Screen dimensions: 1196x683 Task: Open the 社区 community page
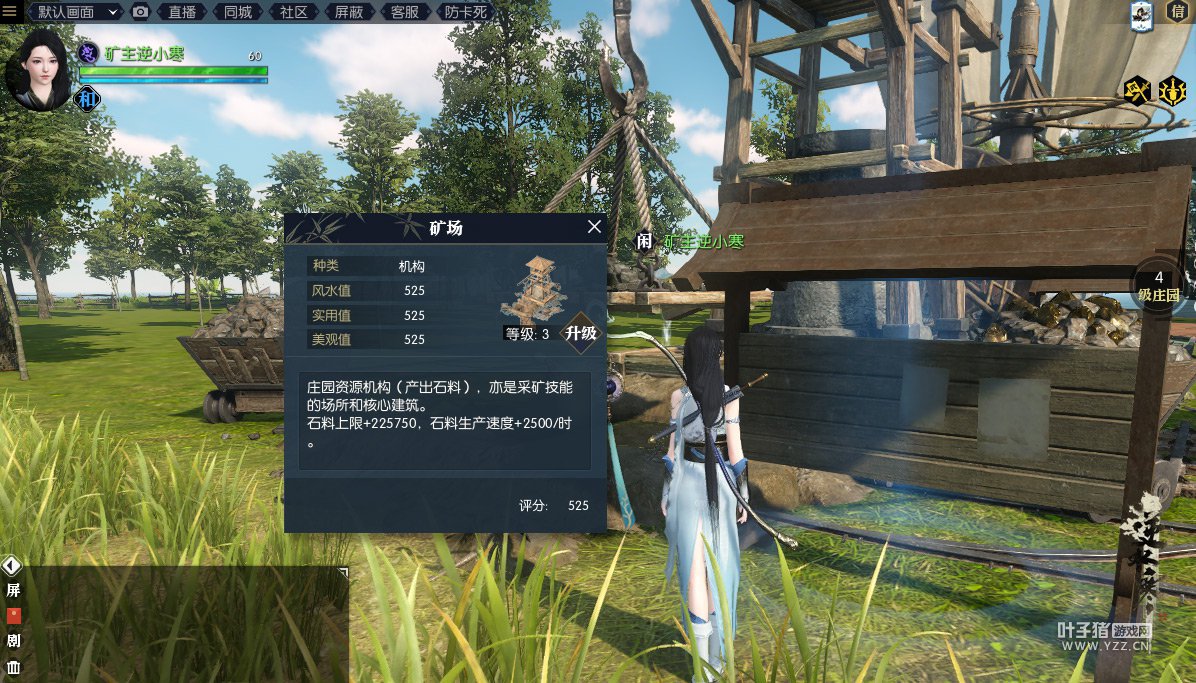pyautogui.click(x=293, y=12)
